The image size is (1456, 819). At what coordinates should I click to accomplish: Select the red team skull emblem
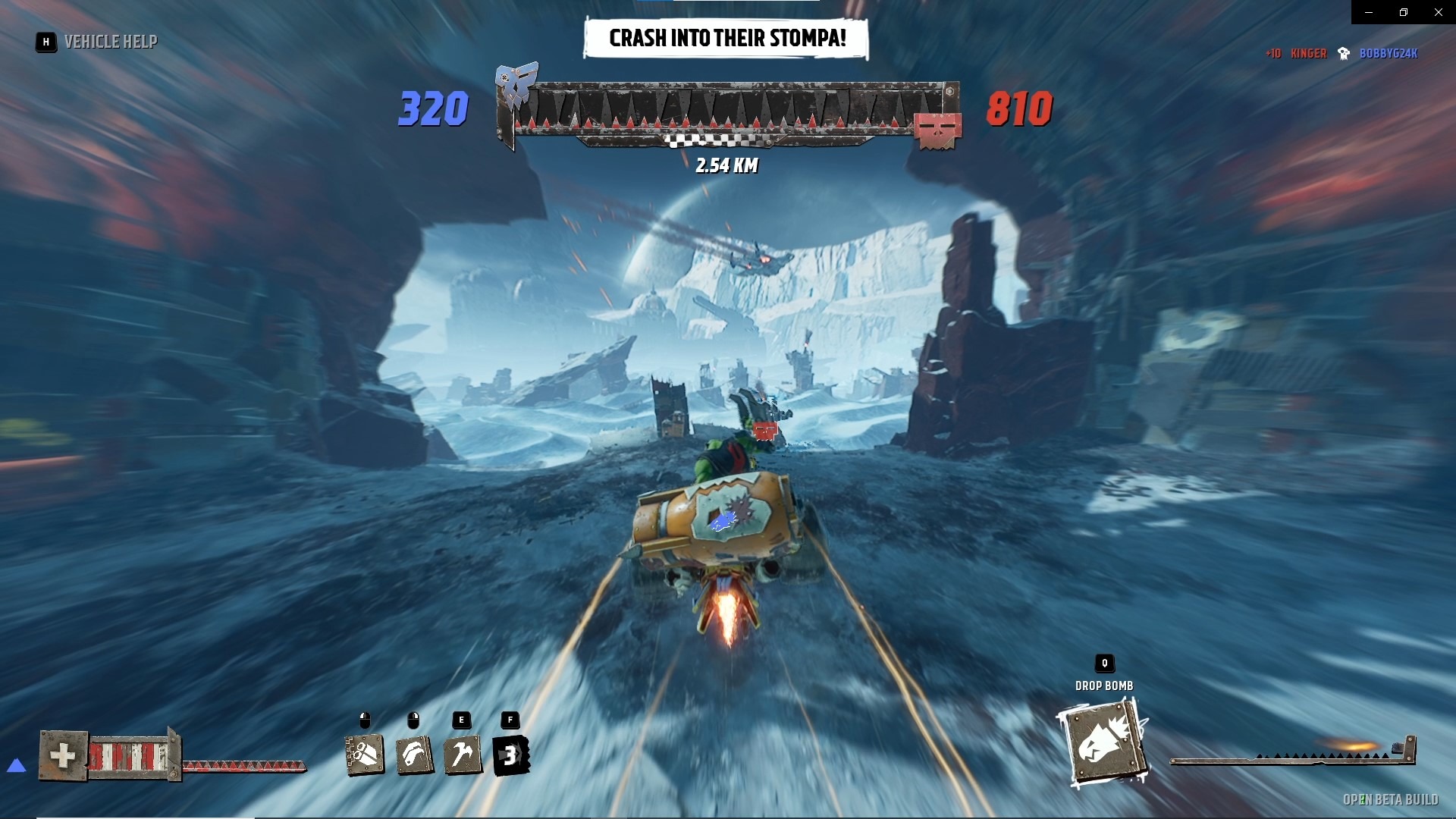coord(937,130)
